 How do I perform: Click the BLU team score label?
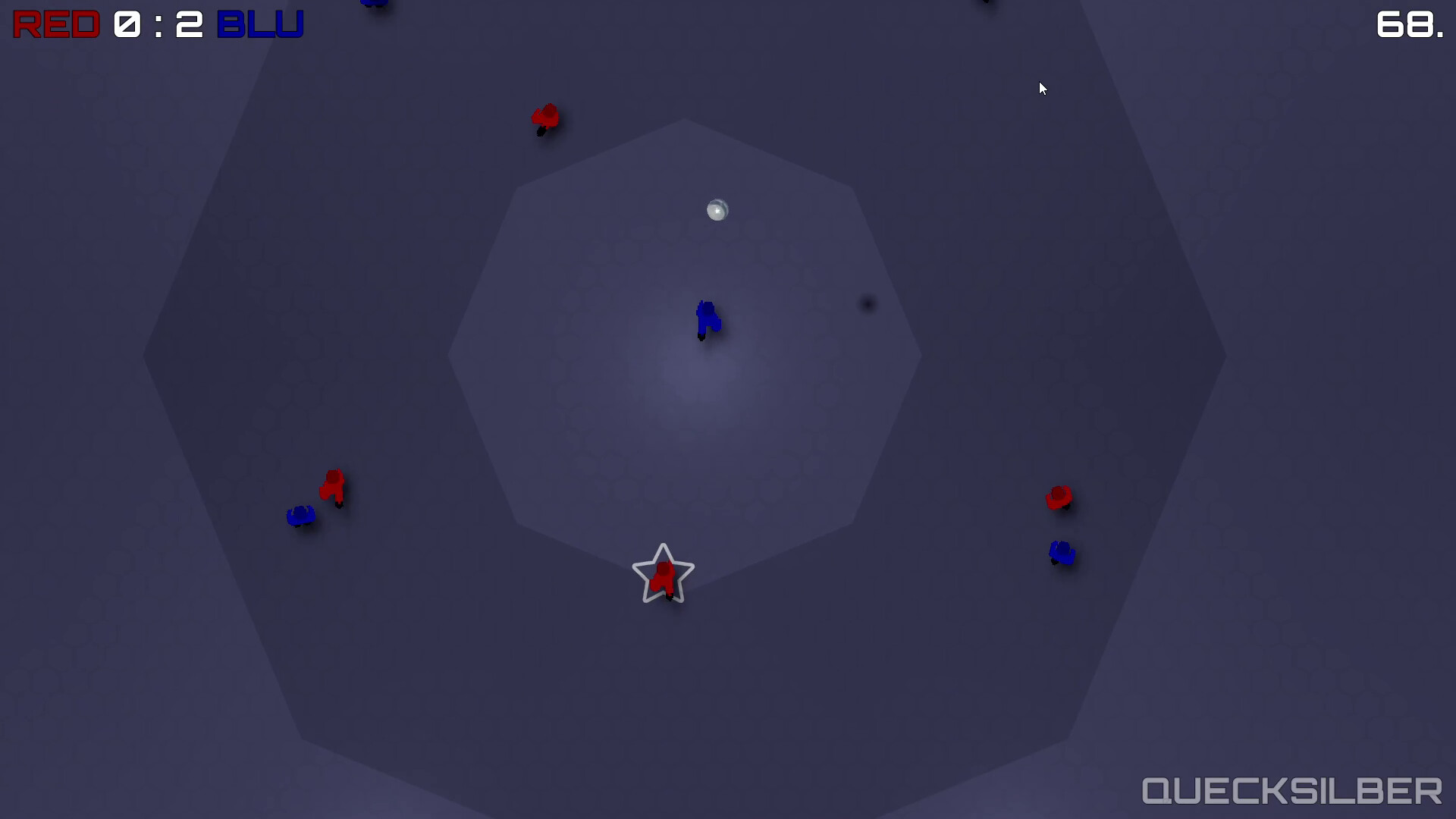[260, 24]
